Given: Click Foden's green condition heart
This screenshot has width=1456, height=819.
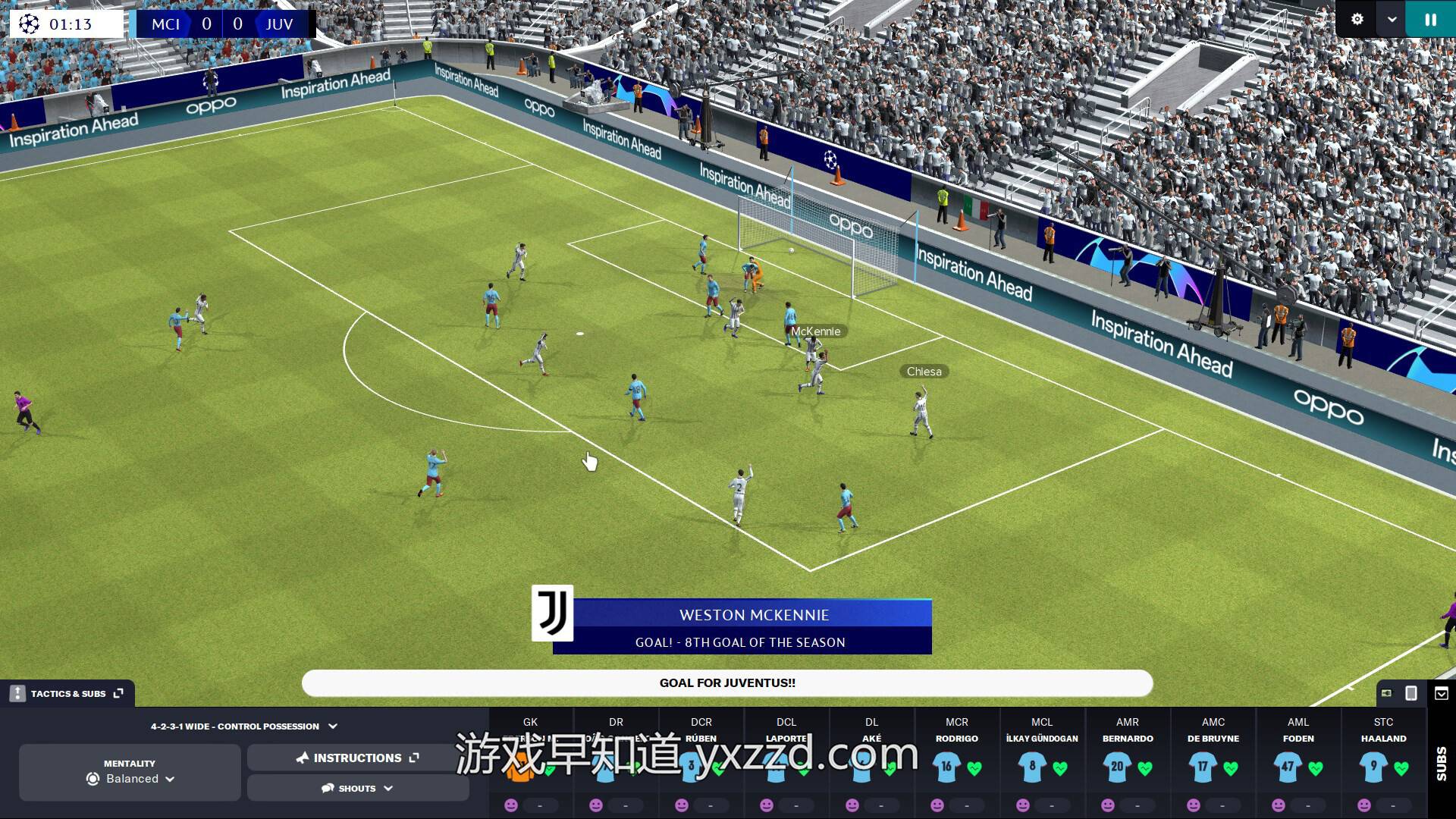Looking at the screenshot, I should coord(1315,767).
